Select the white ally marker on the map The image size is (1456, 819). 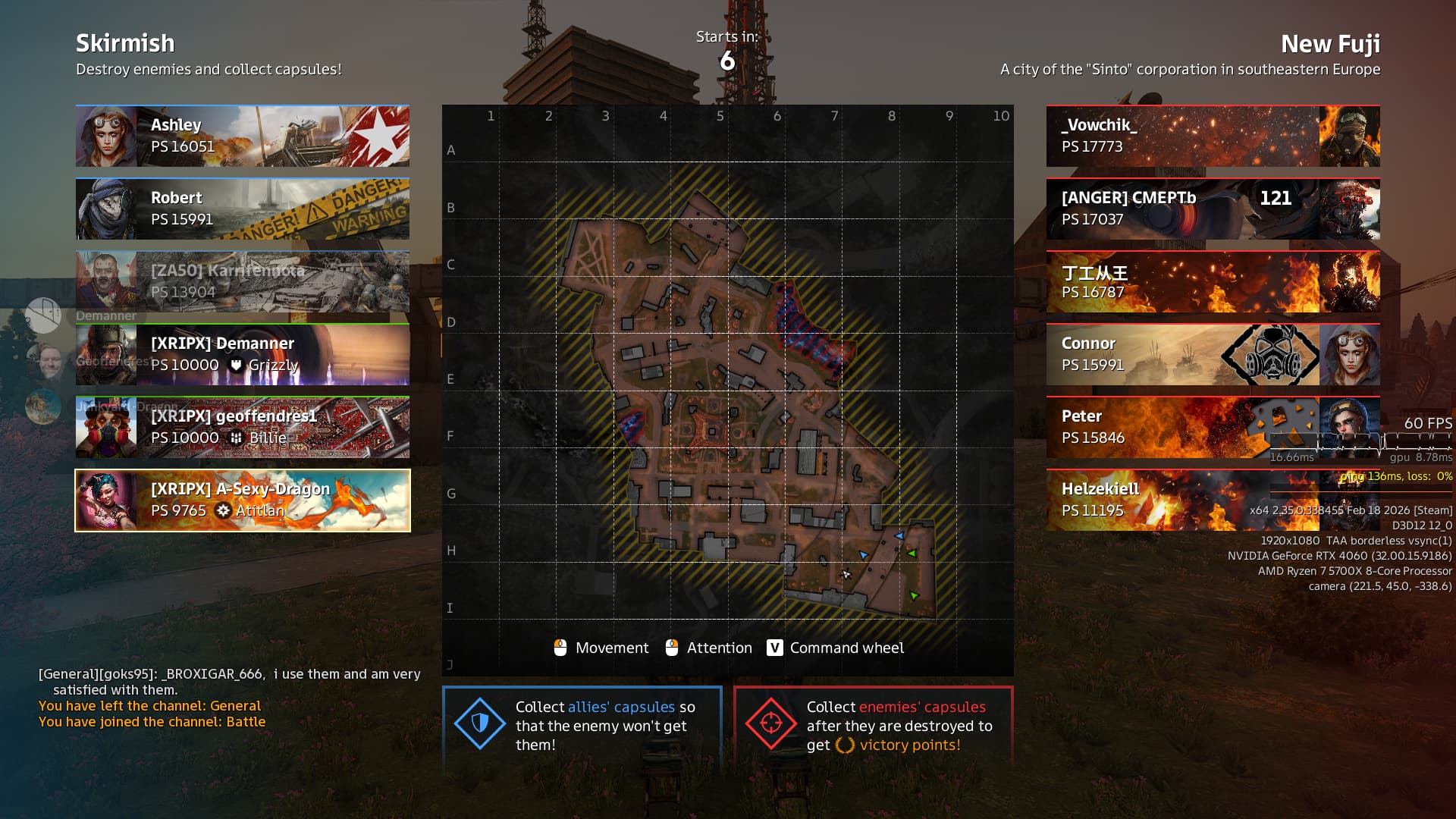tap(846, 575)
